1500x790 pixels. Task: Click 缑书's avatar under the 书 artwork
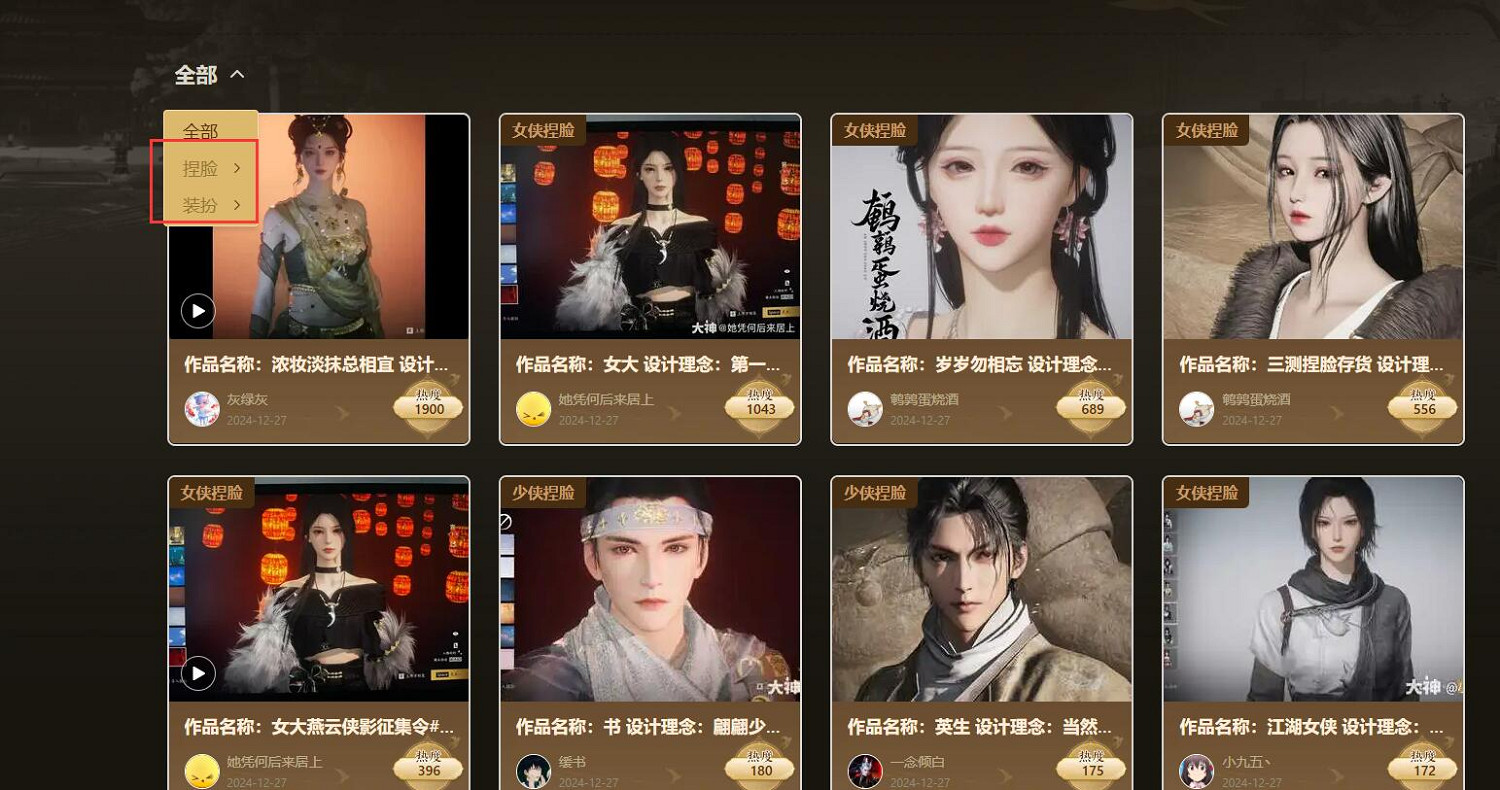(x=533, y=770)
